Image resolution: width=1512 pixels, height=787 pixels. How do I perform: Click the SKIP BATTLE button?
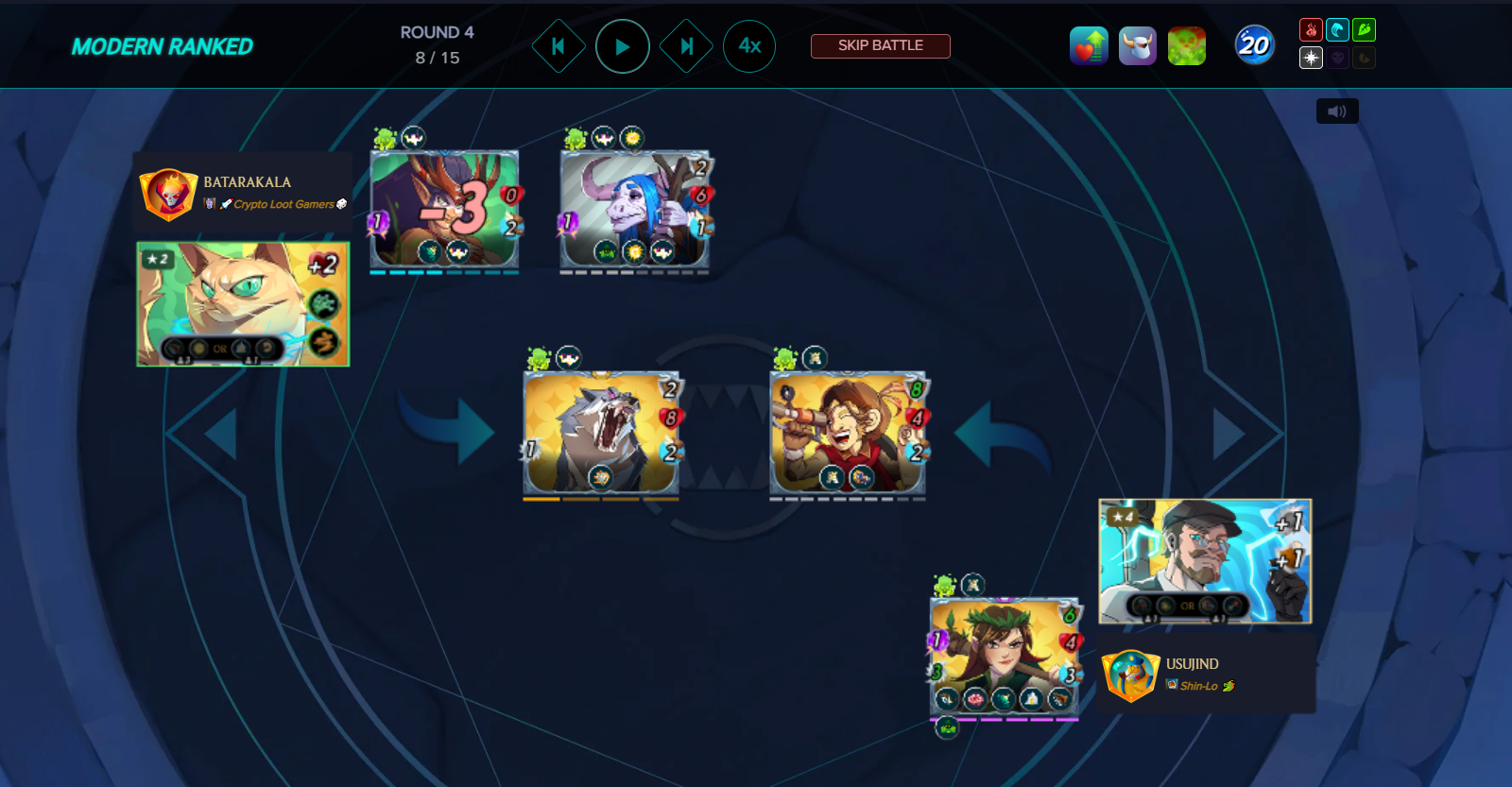pyautogui.click(x=880, y=45)
